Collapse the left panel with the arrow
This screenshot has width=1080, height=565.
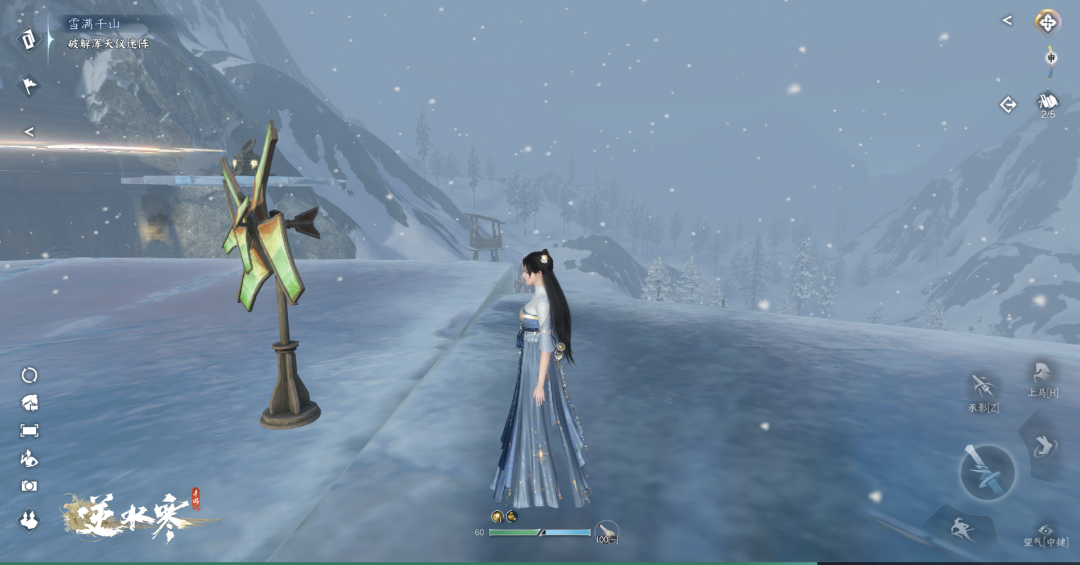29,131
